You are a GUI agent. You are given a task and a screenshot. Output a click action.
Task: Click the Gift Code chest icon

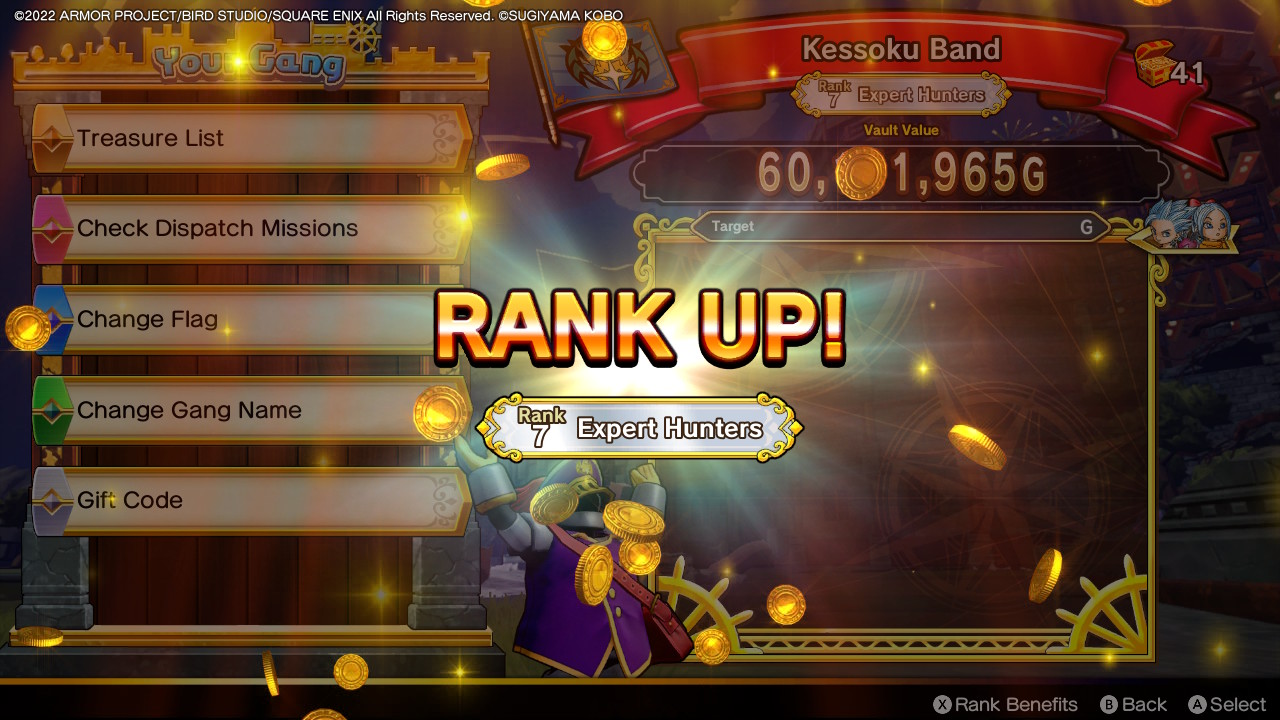click(55, 500)
